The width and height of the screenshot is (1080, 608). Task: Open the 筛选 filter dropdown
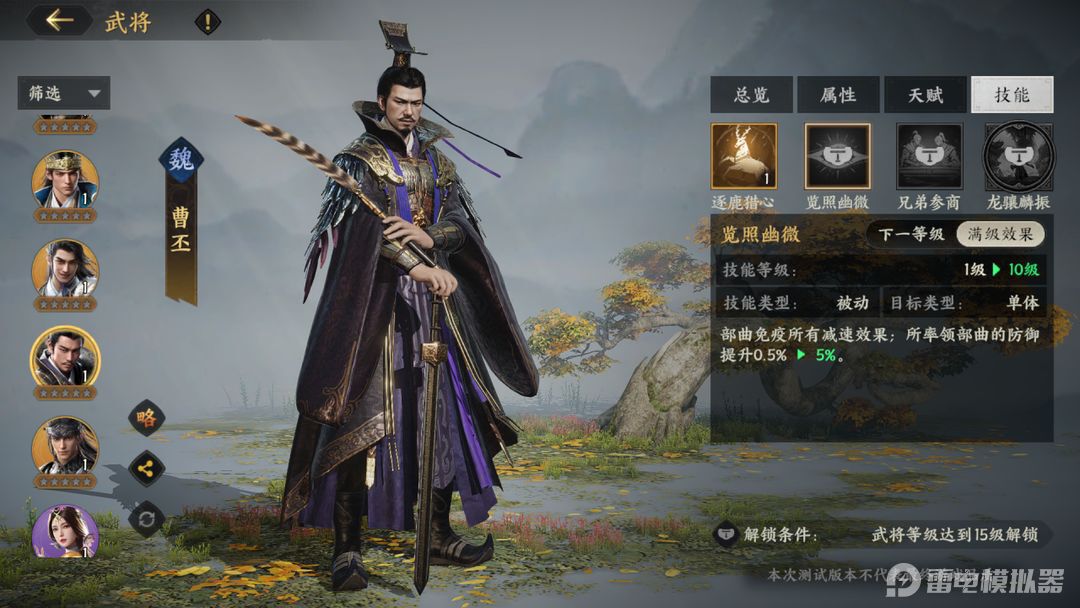(x=63, y=94)
